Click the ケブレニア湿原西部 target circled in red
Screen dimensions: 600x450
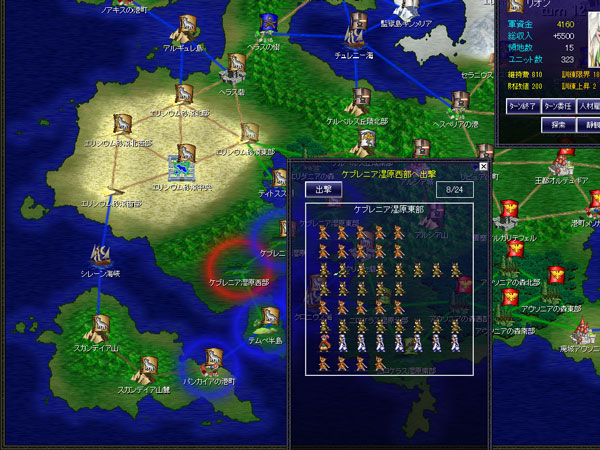click(x=238, y=268)
